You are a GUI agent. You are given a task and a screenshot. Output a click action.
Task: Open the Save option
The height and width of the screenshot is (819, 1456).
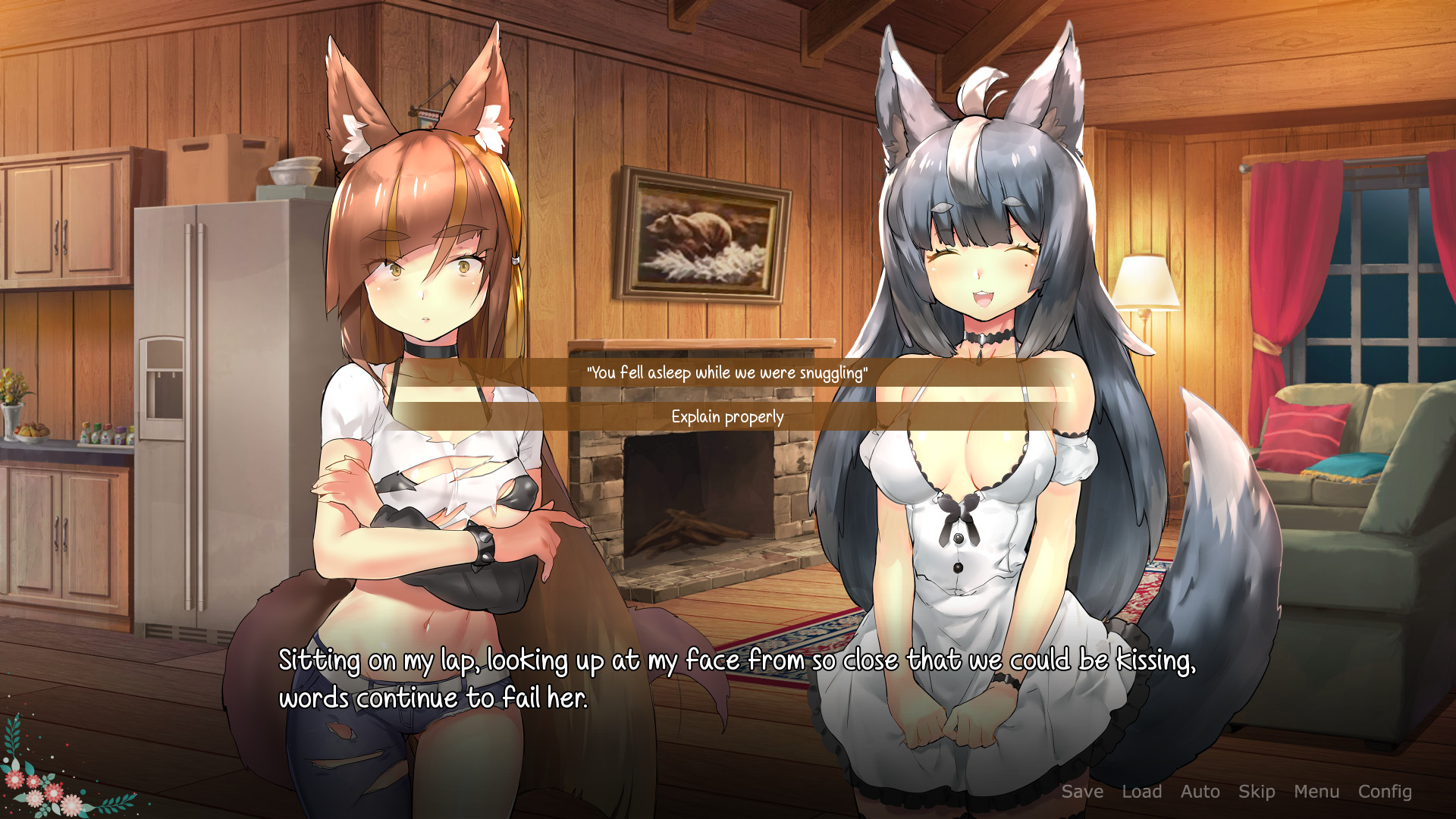[x=1083, y=792]
